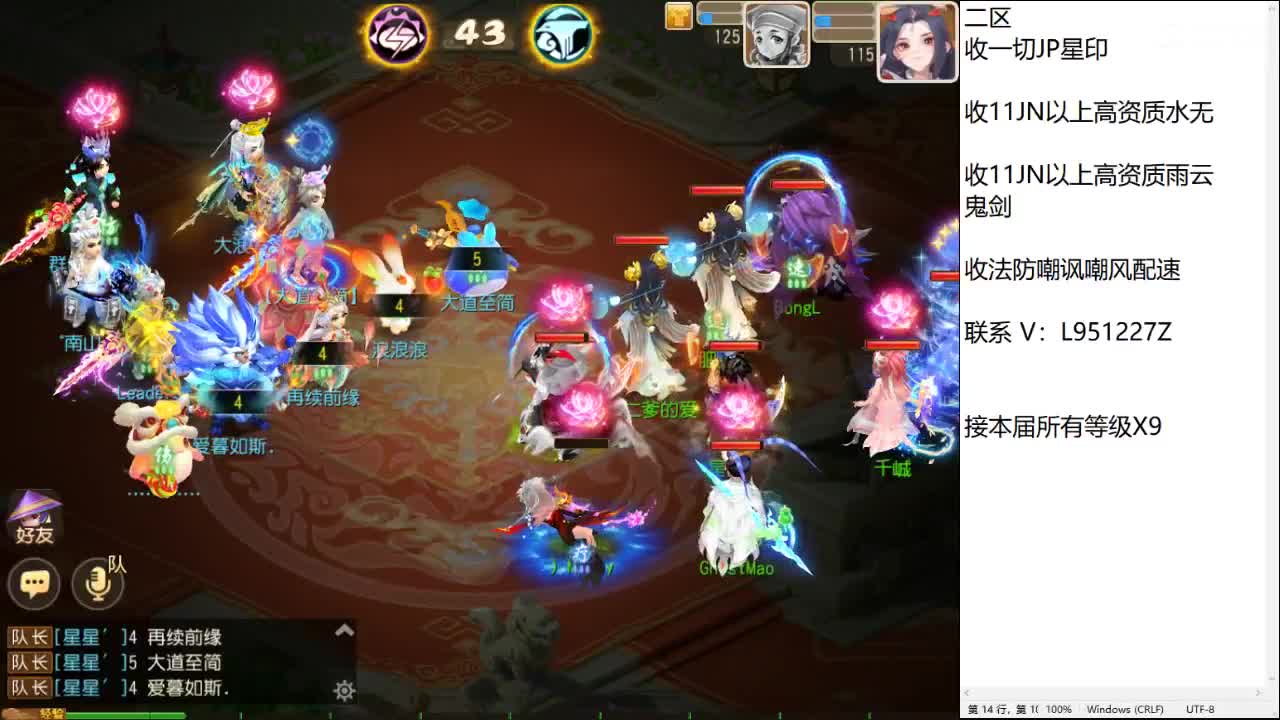Select the purple-haired character portrait at top right

[917, 38]
